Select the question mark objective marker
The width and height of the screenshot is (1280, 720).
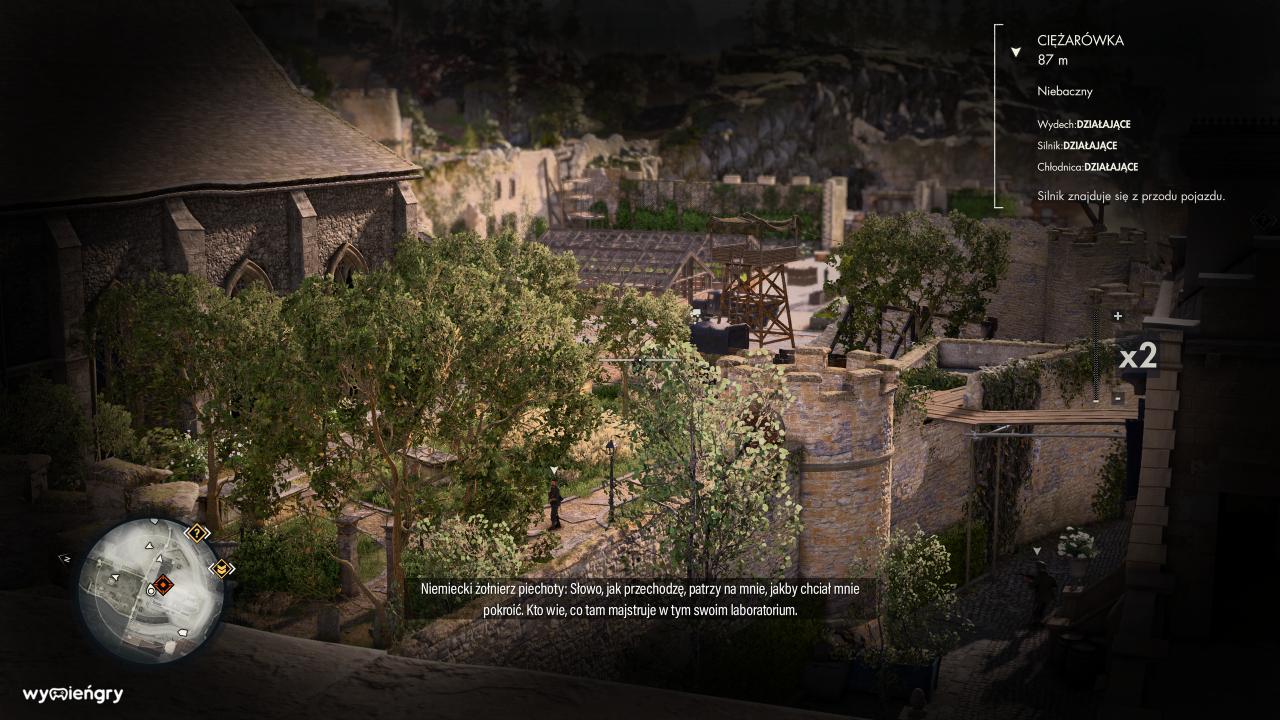[197, 532]
